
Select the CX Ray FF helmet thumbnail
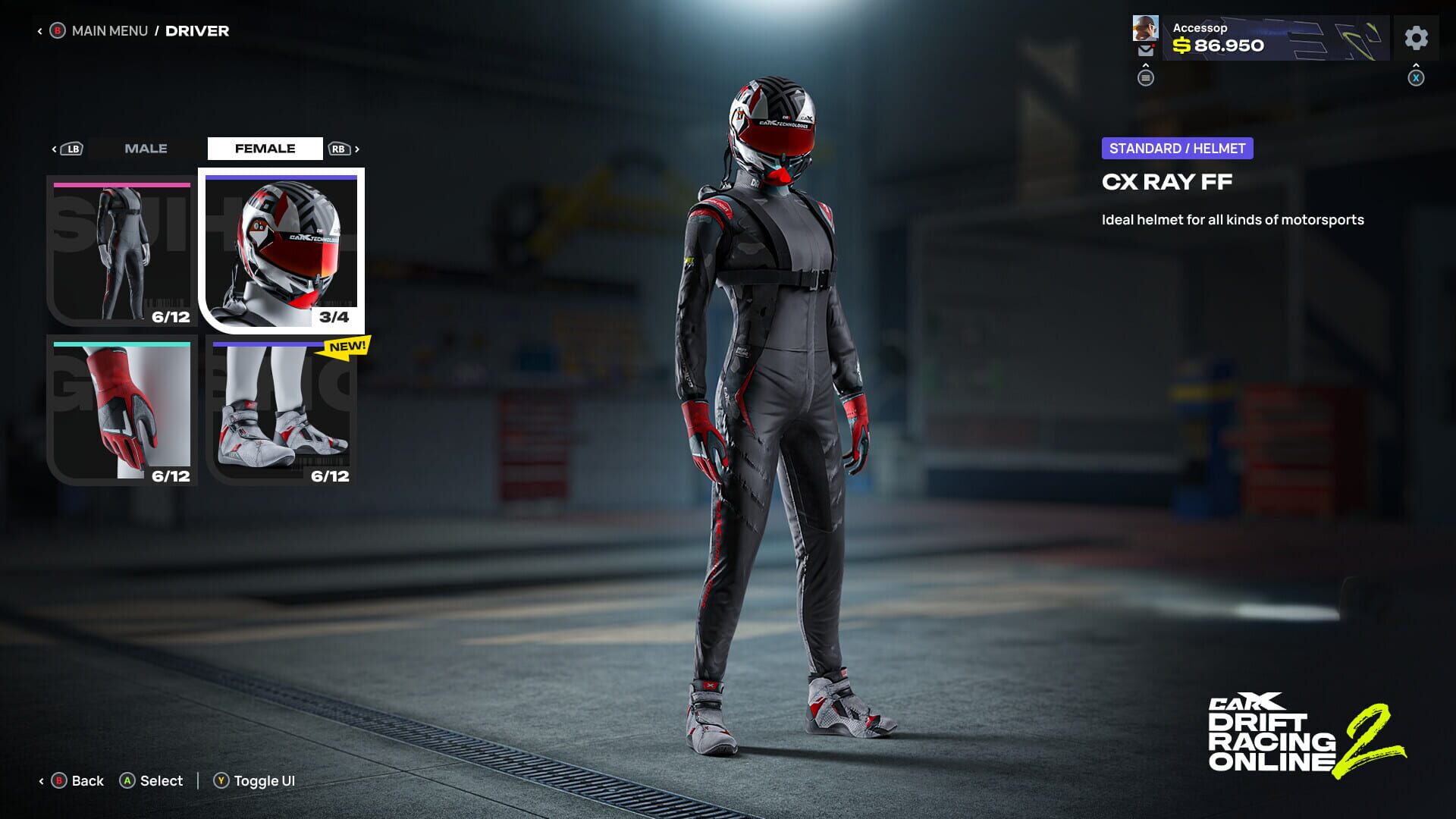pos(281,250)
